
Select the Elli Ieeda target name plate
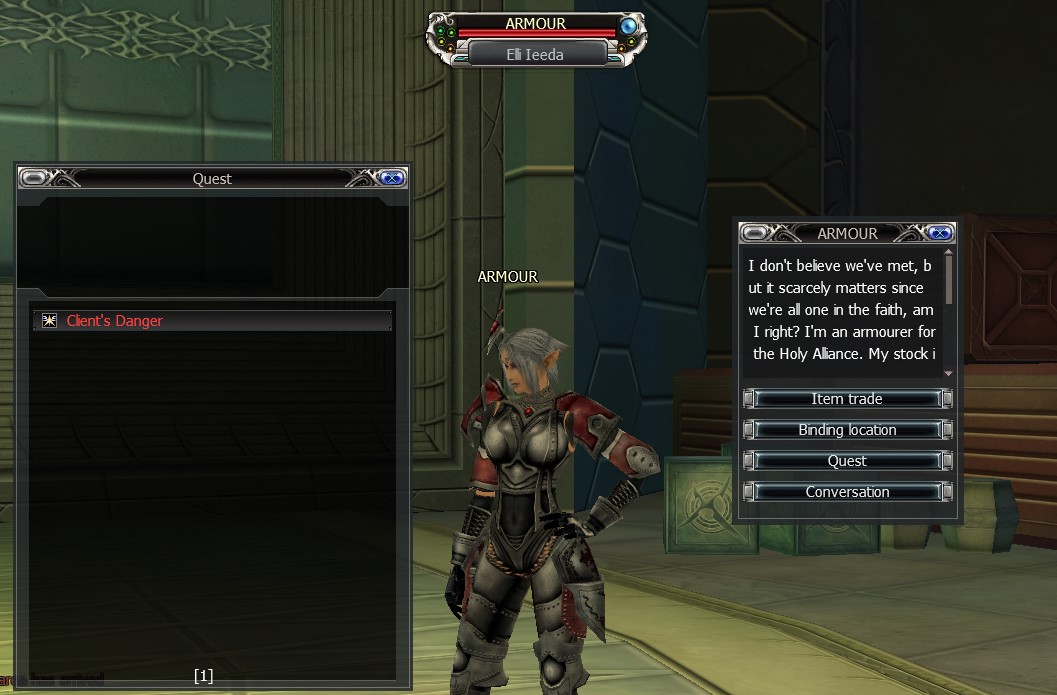(536, 55)
